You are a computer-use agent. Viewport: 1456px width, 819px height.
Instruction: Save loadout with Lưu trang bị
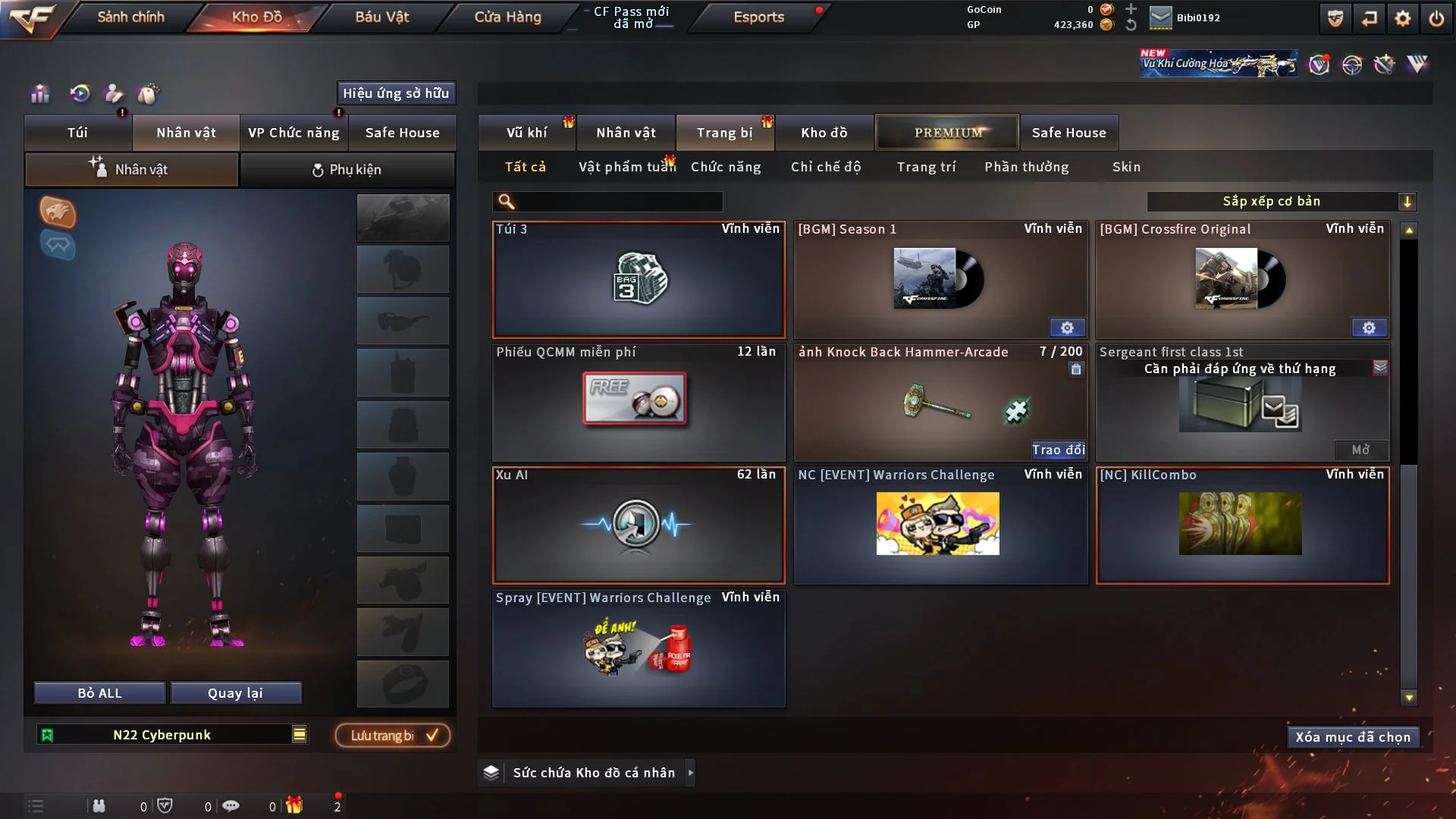pos(393,736)
